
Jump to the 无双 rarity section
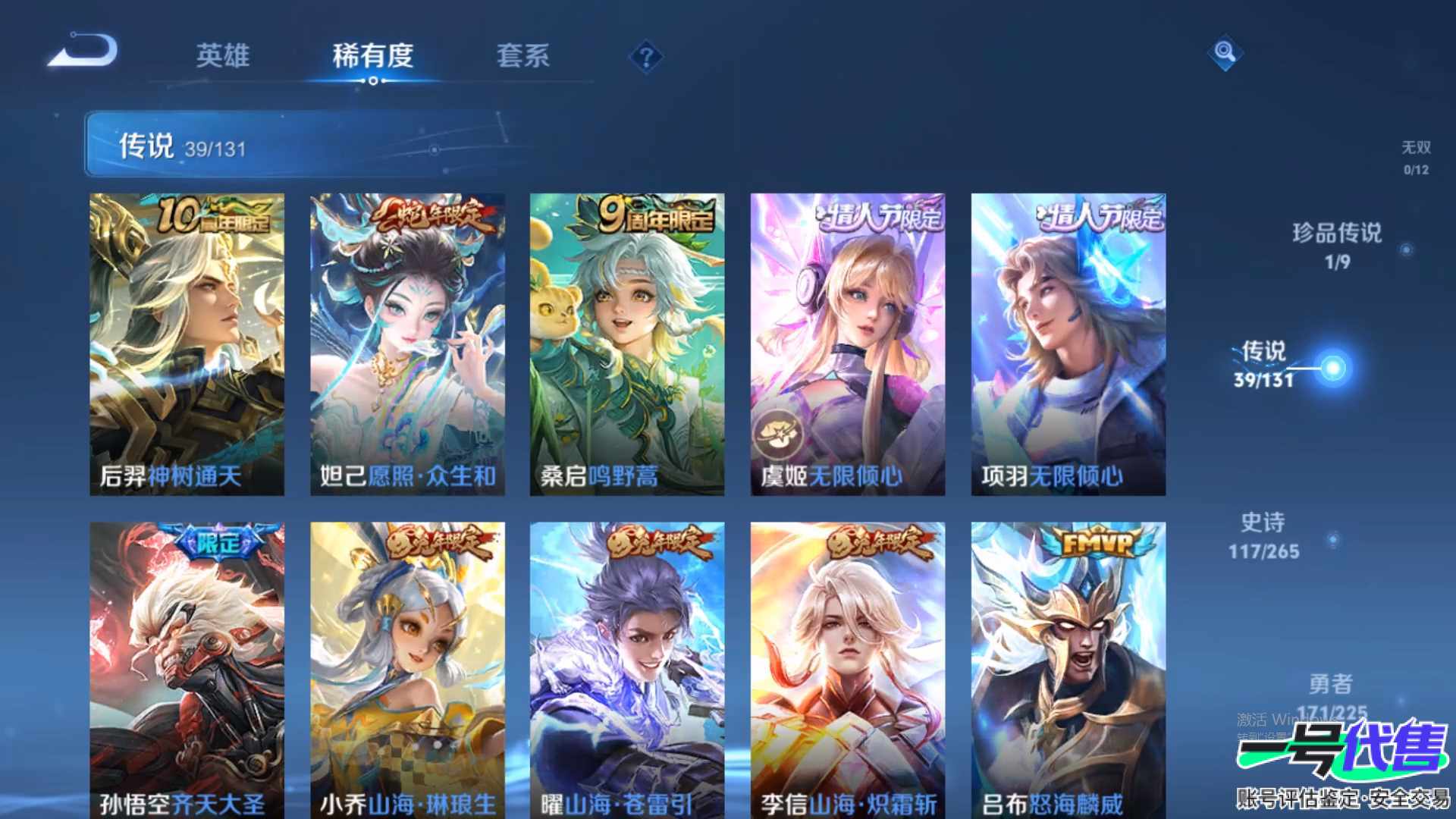point(1415,157)
